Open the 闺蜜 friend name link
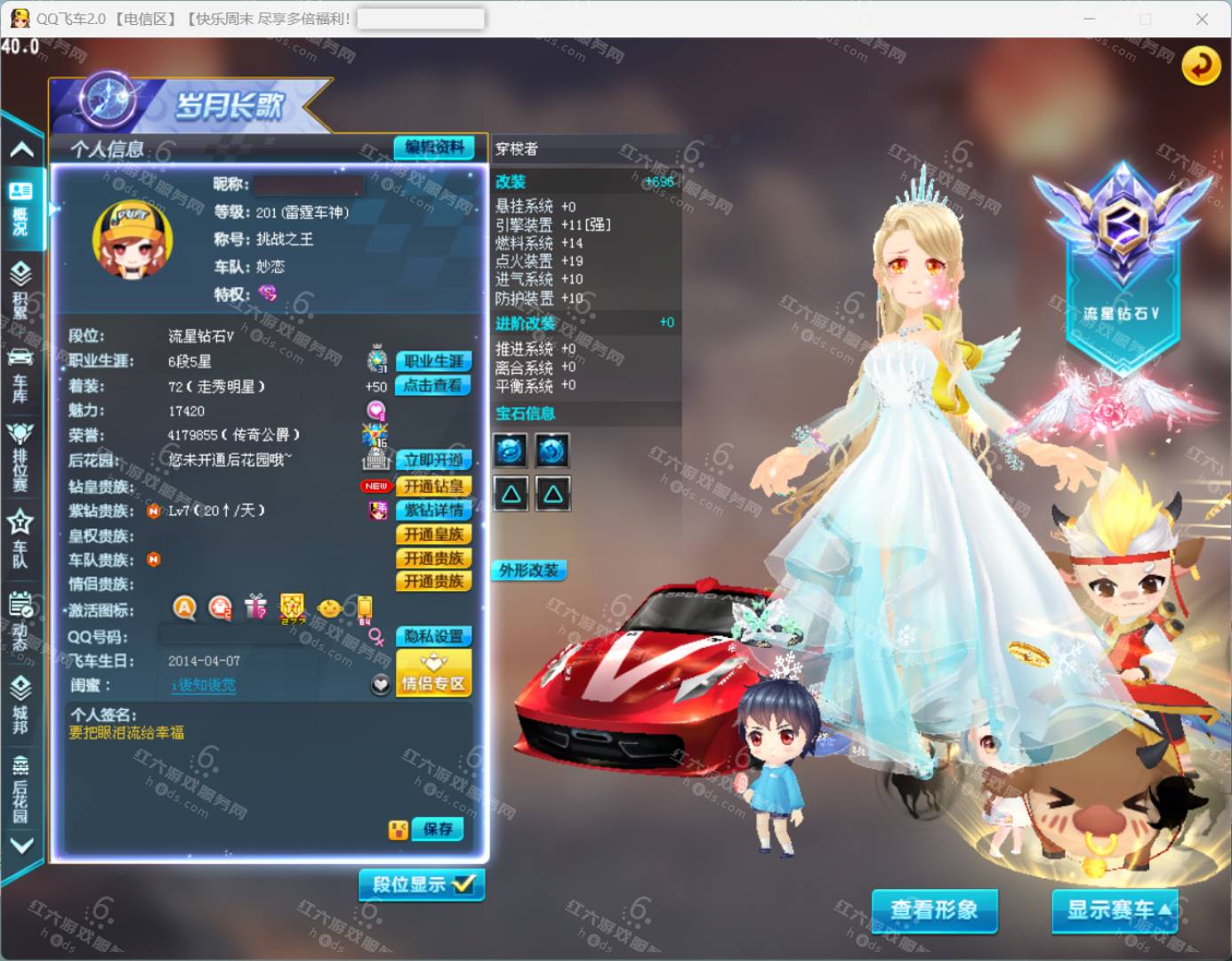This screenshot has width=1232, height=961. pyautogui.click(x=204, y=685)
